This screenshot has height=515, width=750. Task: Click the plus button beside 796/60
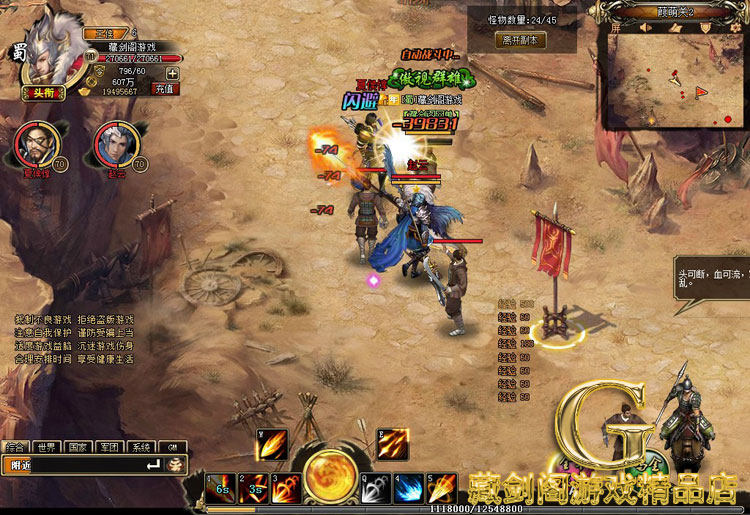coord(172,72)
